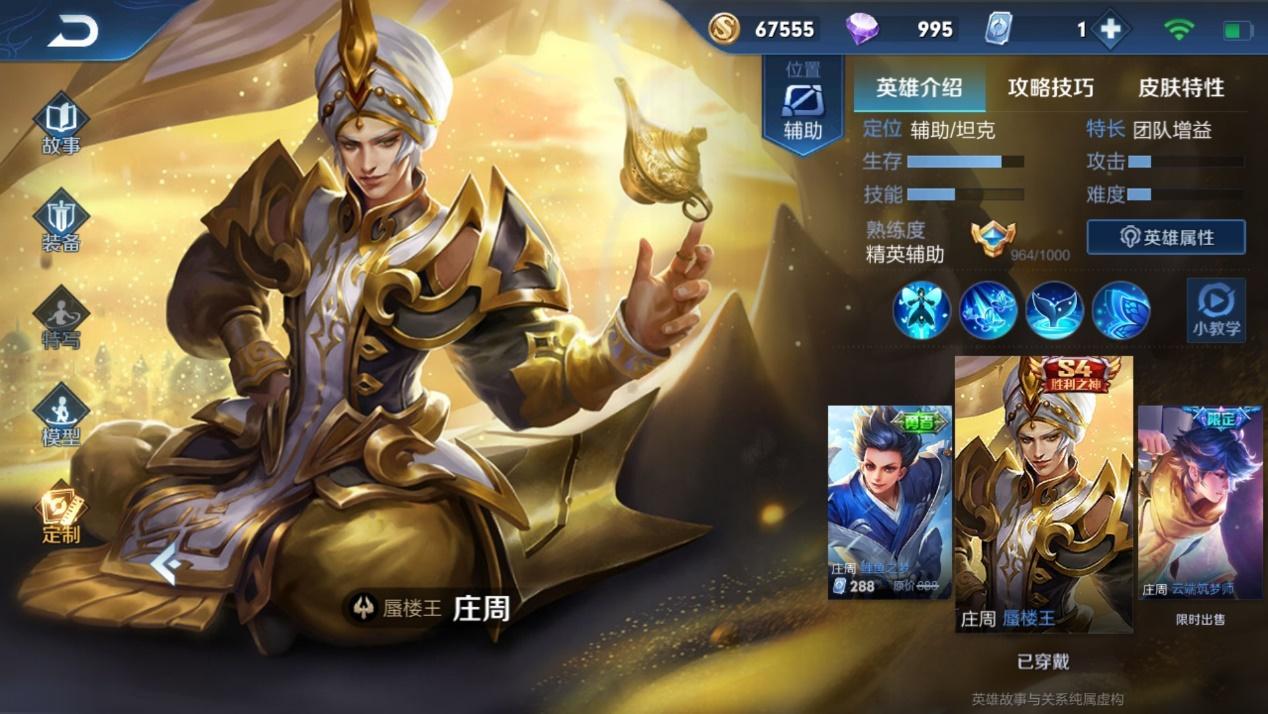
Task: Add more skin tickets with plus button
Action: click(x=1110, y=30)
